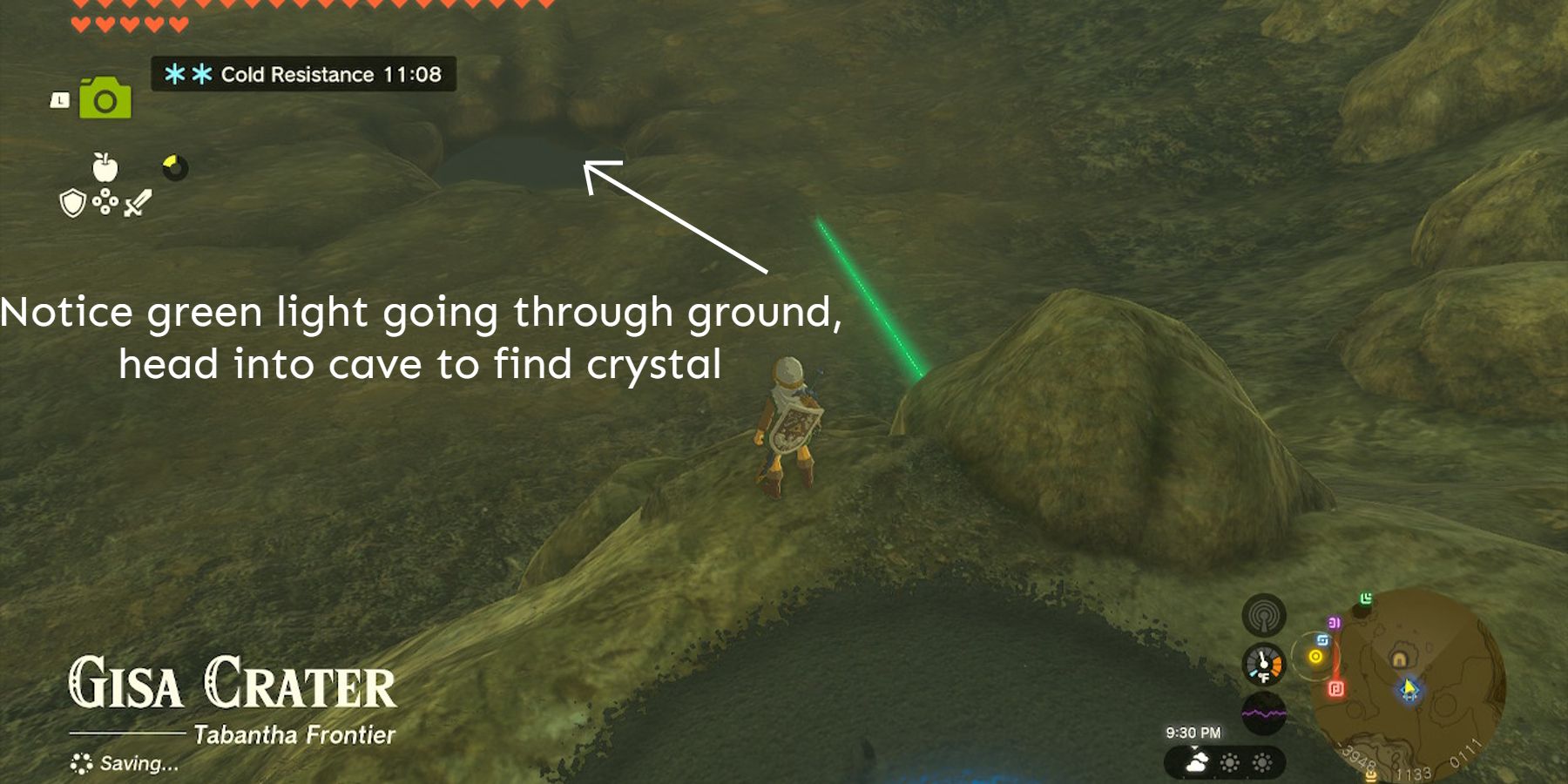This screenshot has width=1568, height=784.
Task: Select the green camera icon near the L prompt
Action: coord(105,97)
